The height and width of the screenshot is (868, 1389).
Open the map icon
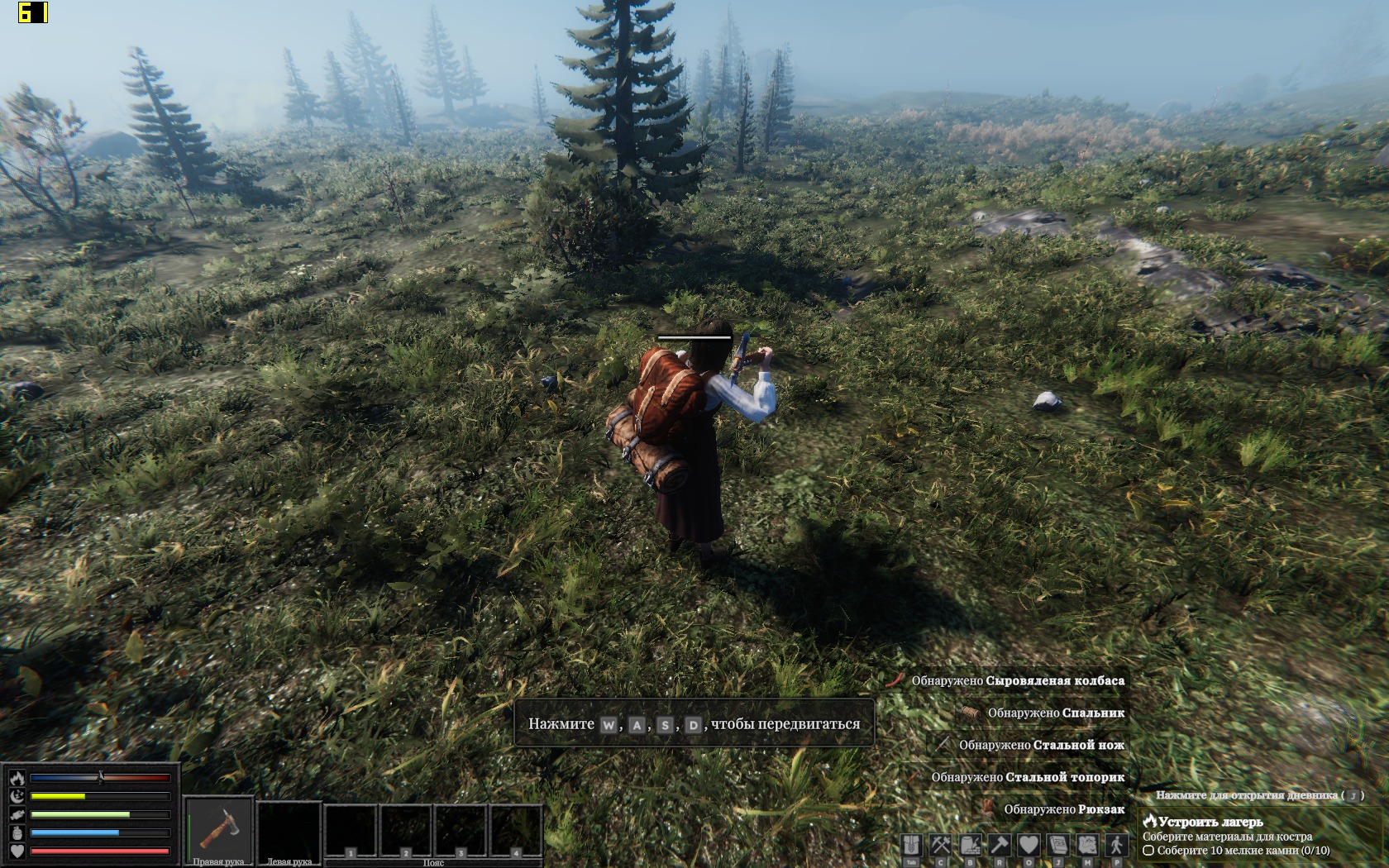pyautogui.click(x=1087, y=845)
